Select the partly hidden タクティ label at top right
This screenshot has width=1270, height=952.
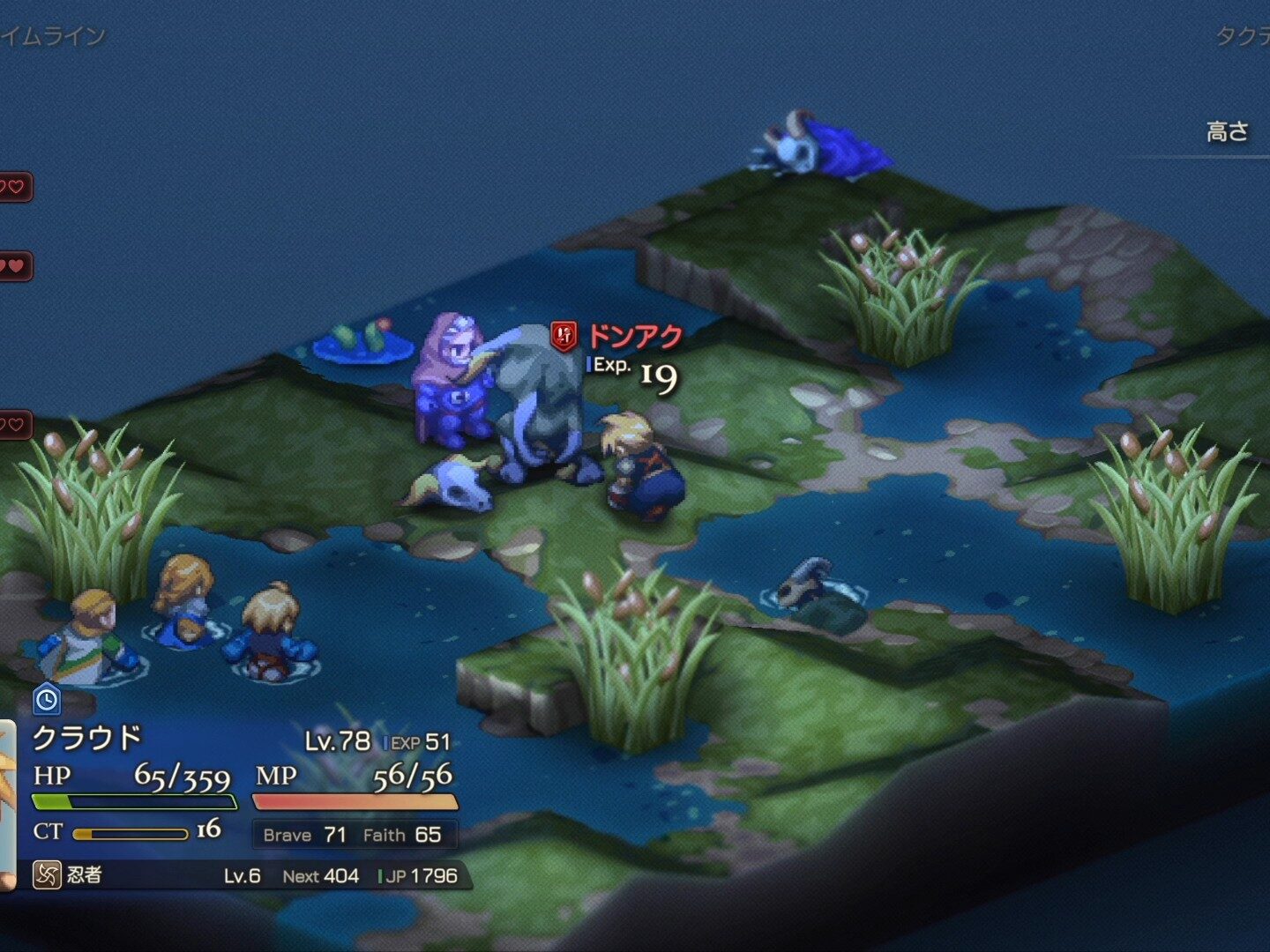click(1244, 36)
